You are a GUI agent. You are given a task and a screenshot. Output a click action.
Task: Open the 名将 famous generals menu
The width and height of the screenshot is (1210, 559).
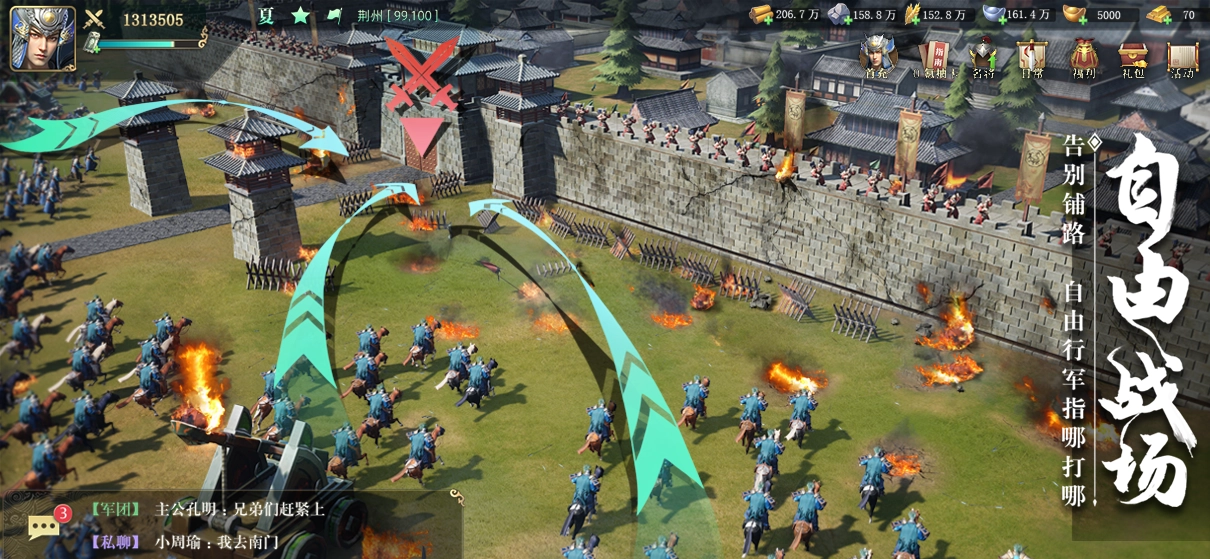[x=984, y=57]
